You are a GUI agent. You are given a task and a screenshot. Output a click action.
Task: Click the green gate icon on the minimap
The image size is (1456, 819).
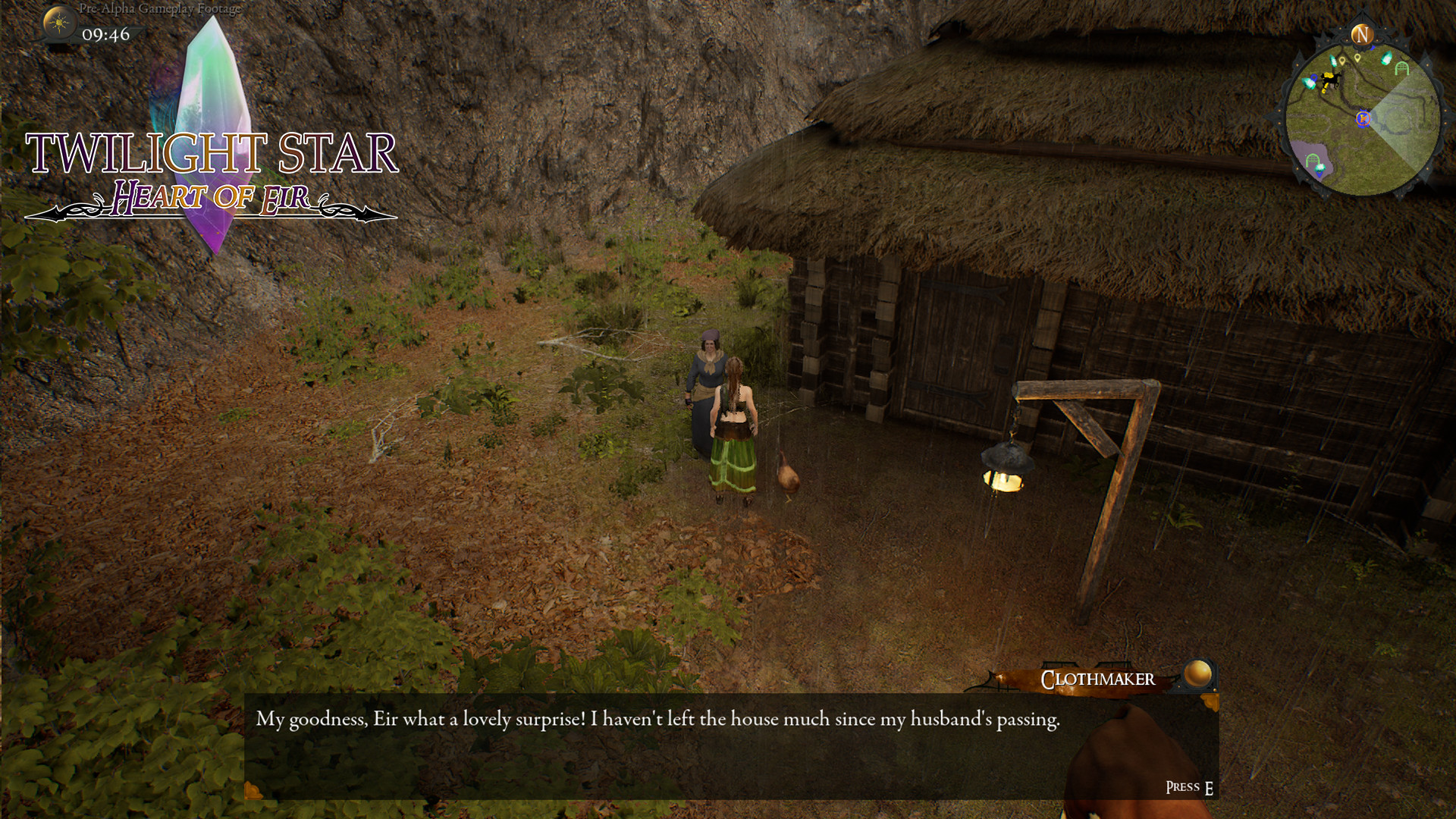click(x=1401, y=66)
